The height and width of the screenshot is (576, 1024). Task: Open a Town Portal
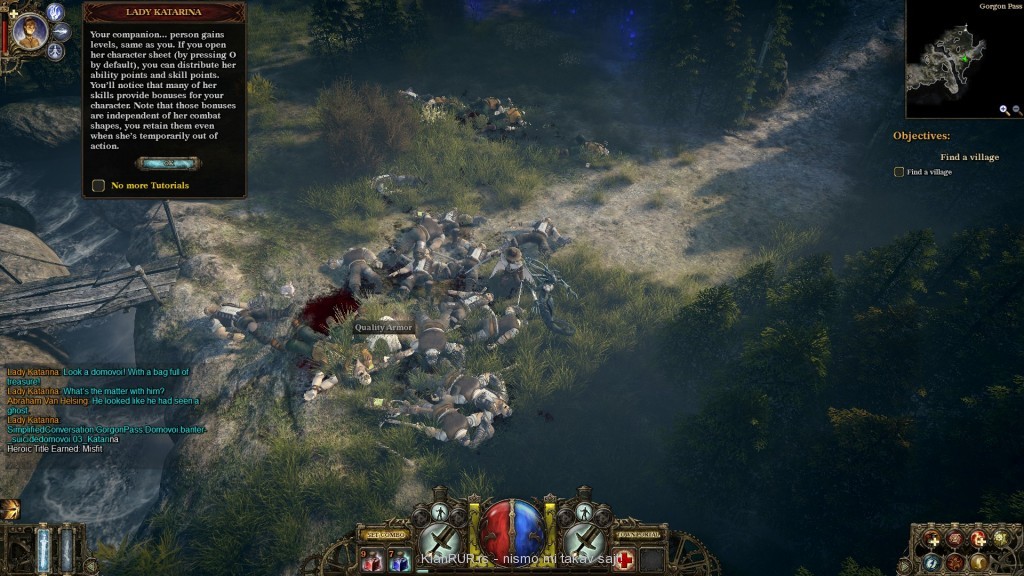pos(638,535)
